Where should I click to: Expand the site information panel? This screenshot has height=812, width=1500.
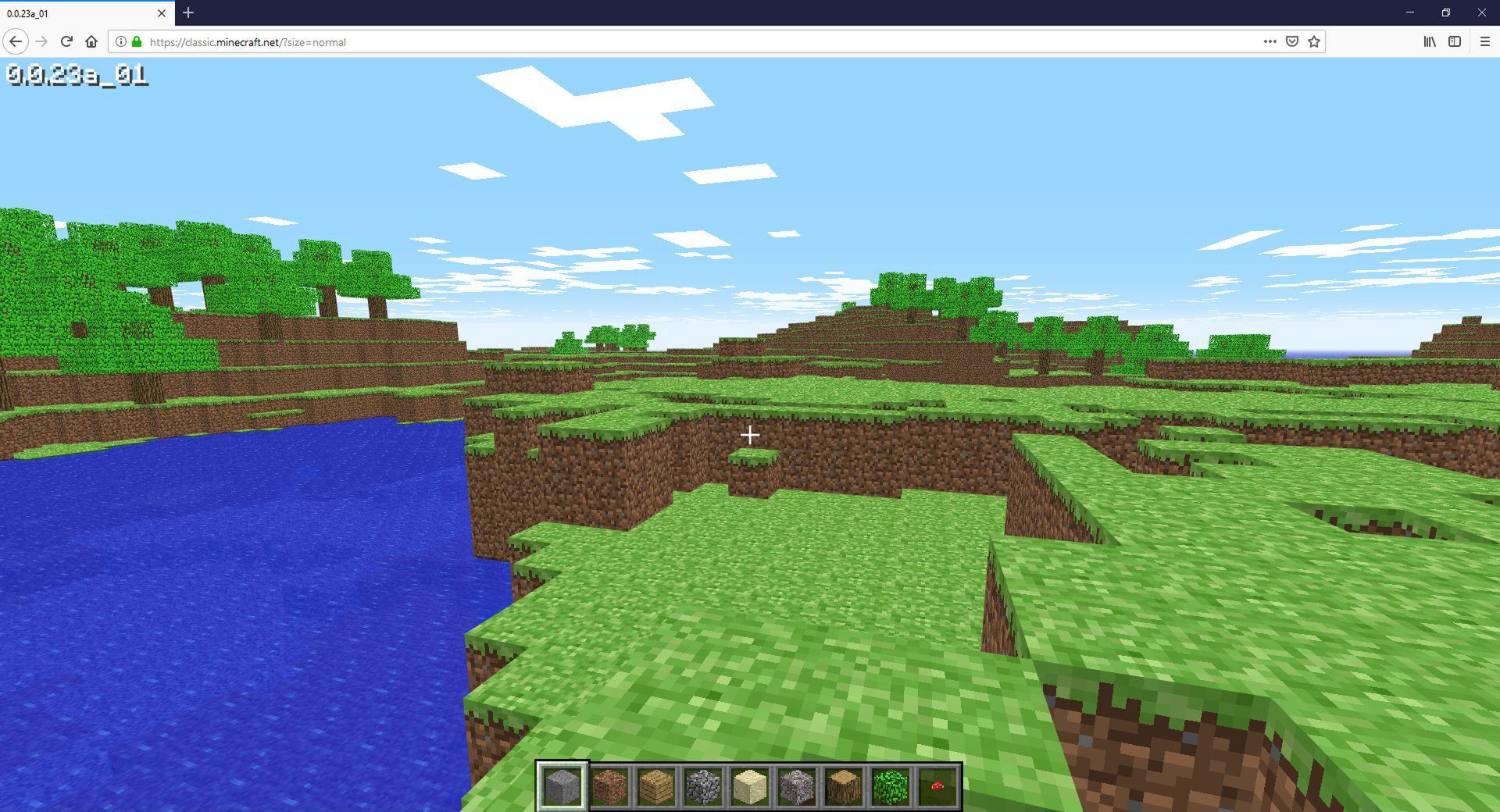pos(121,42)
